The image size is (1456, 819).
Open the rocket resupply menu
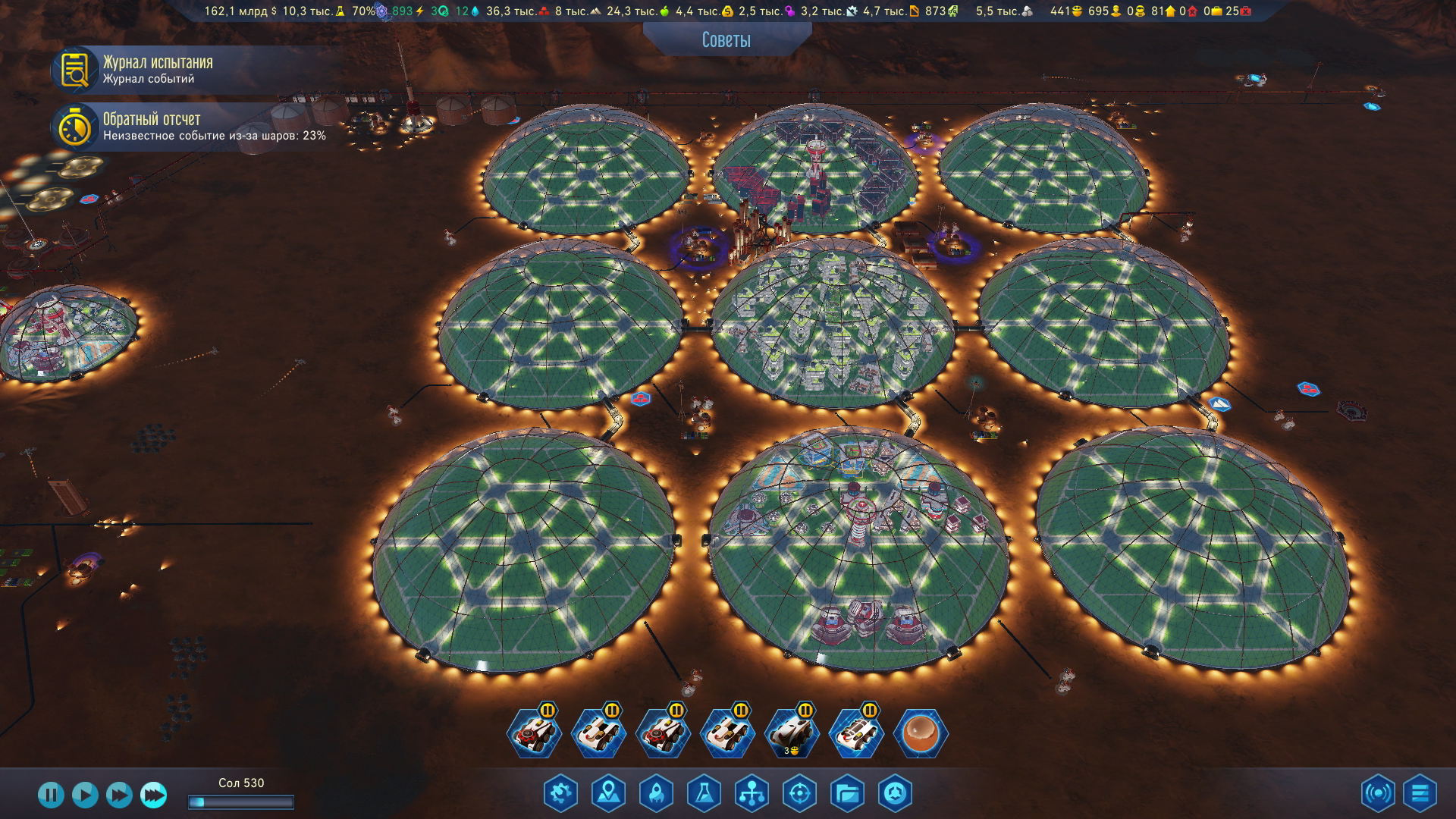point(656,794)
